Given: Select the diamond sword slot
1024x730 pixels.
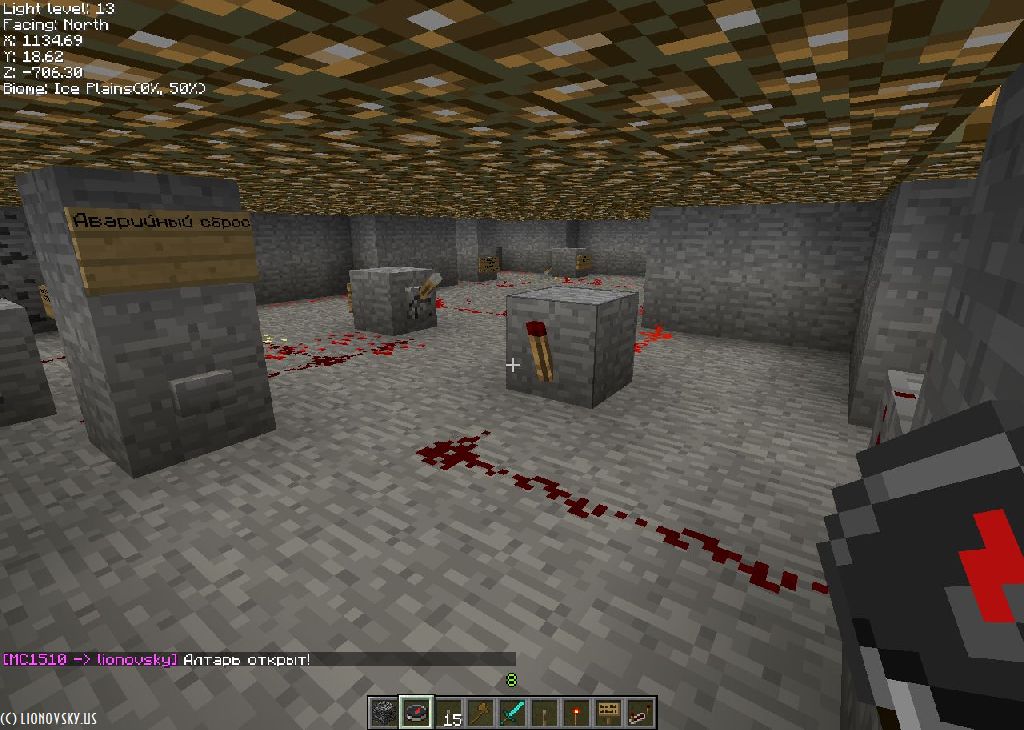Looking at the screenshot, I should [x=512, y=712].
